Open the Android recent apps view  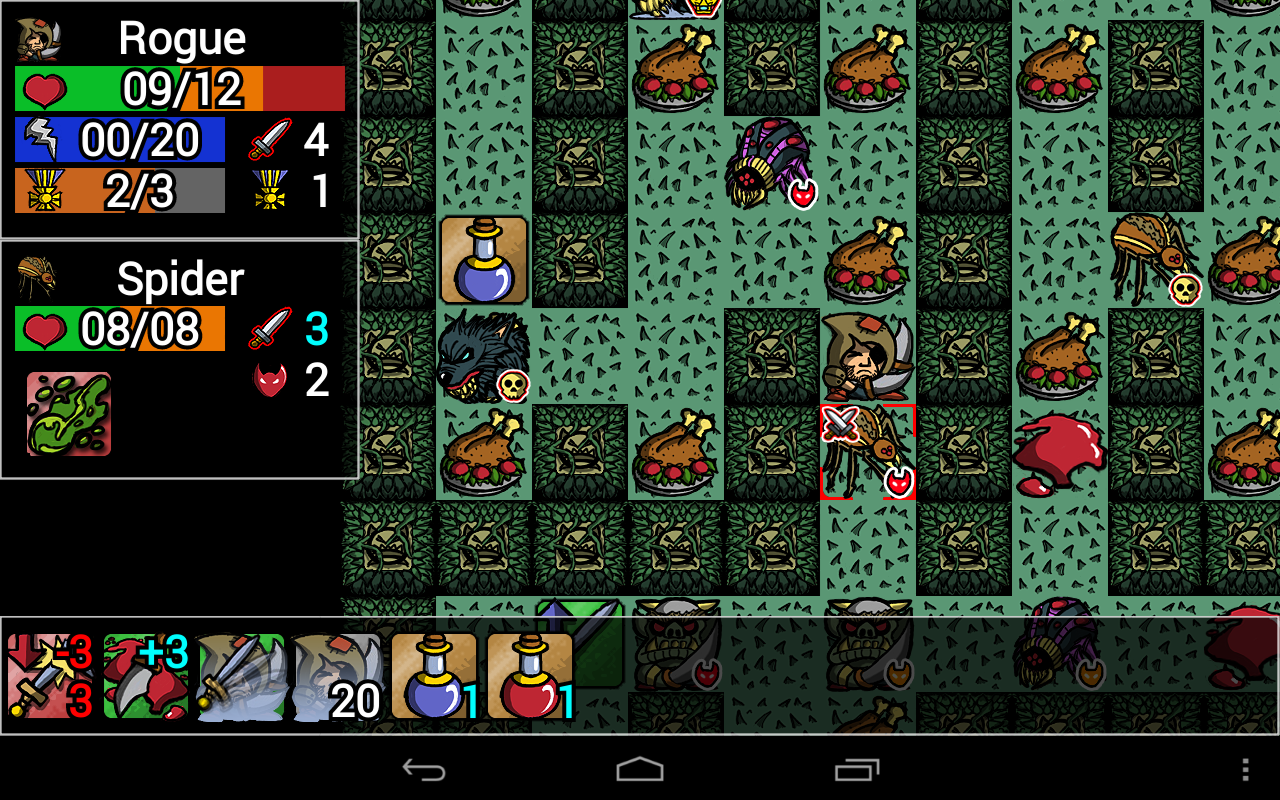[x=857, y=769]
